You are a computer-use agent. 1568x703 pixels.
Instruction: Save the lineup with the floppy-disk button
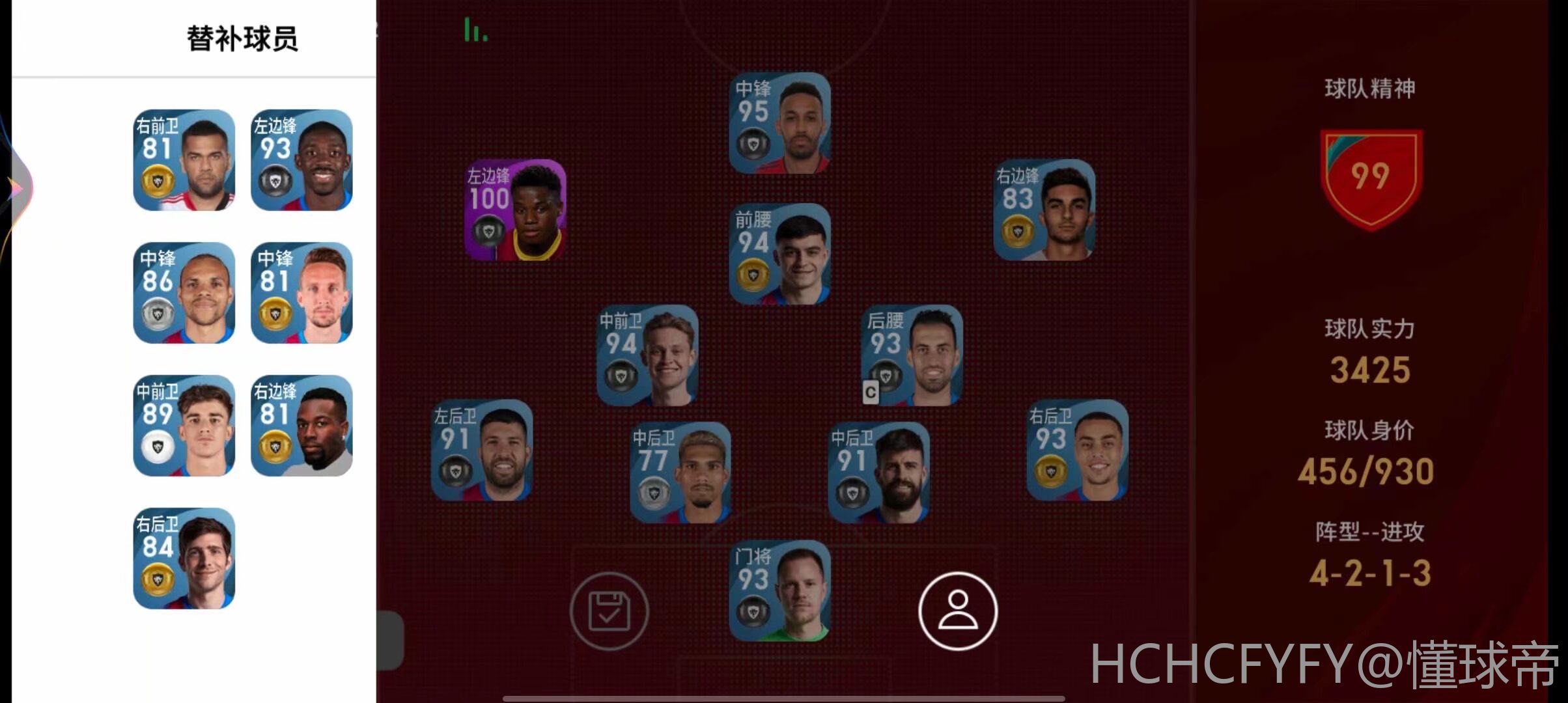[609, 611]
